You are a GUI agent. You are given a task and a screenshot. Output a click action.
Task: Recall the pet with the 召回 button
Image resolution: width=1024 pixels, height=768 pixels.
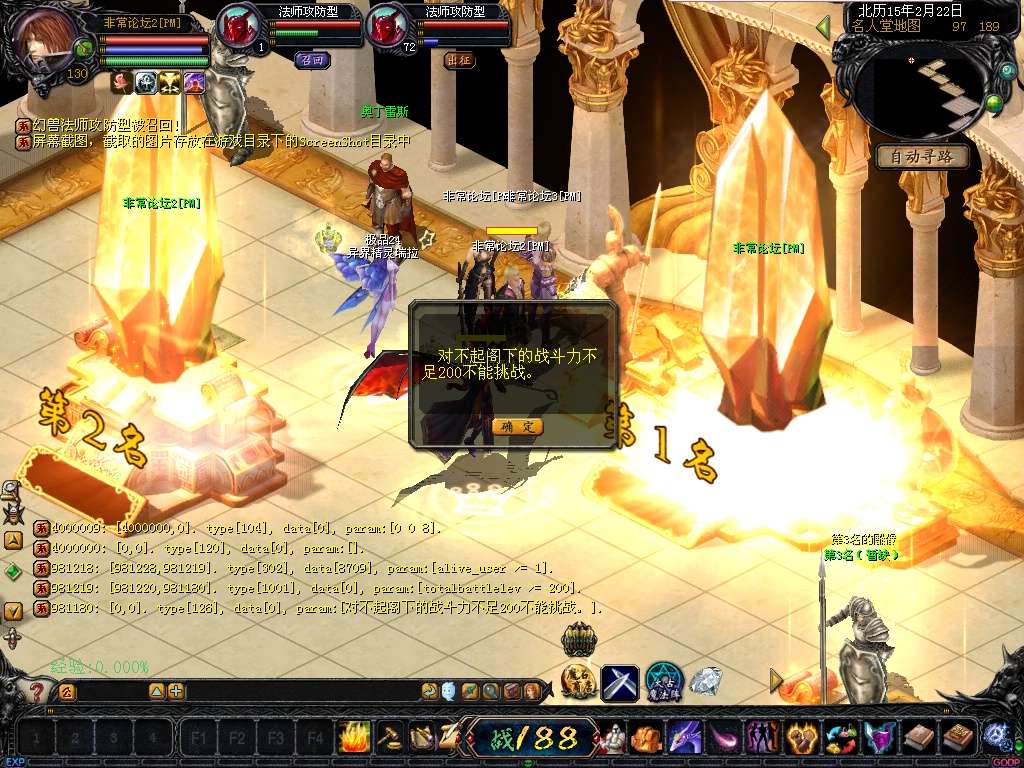point(312,59)
